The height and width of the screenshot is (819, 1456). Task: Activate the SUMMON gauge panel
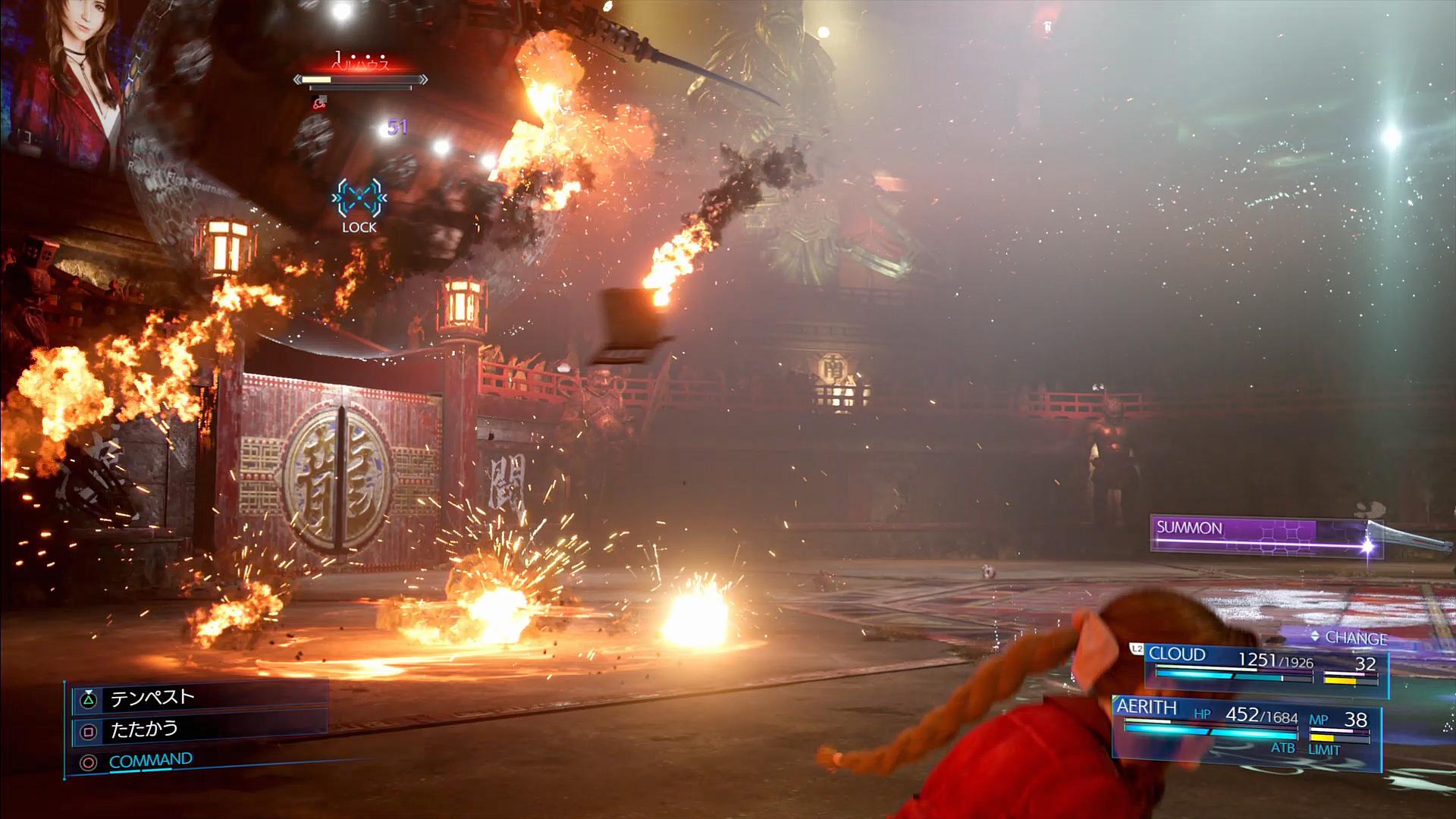click(1263, 535)
